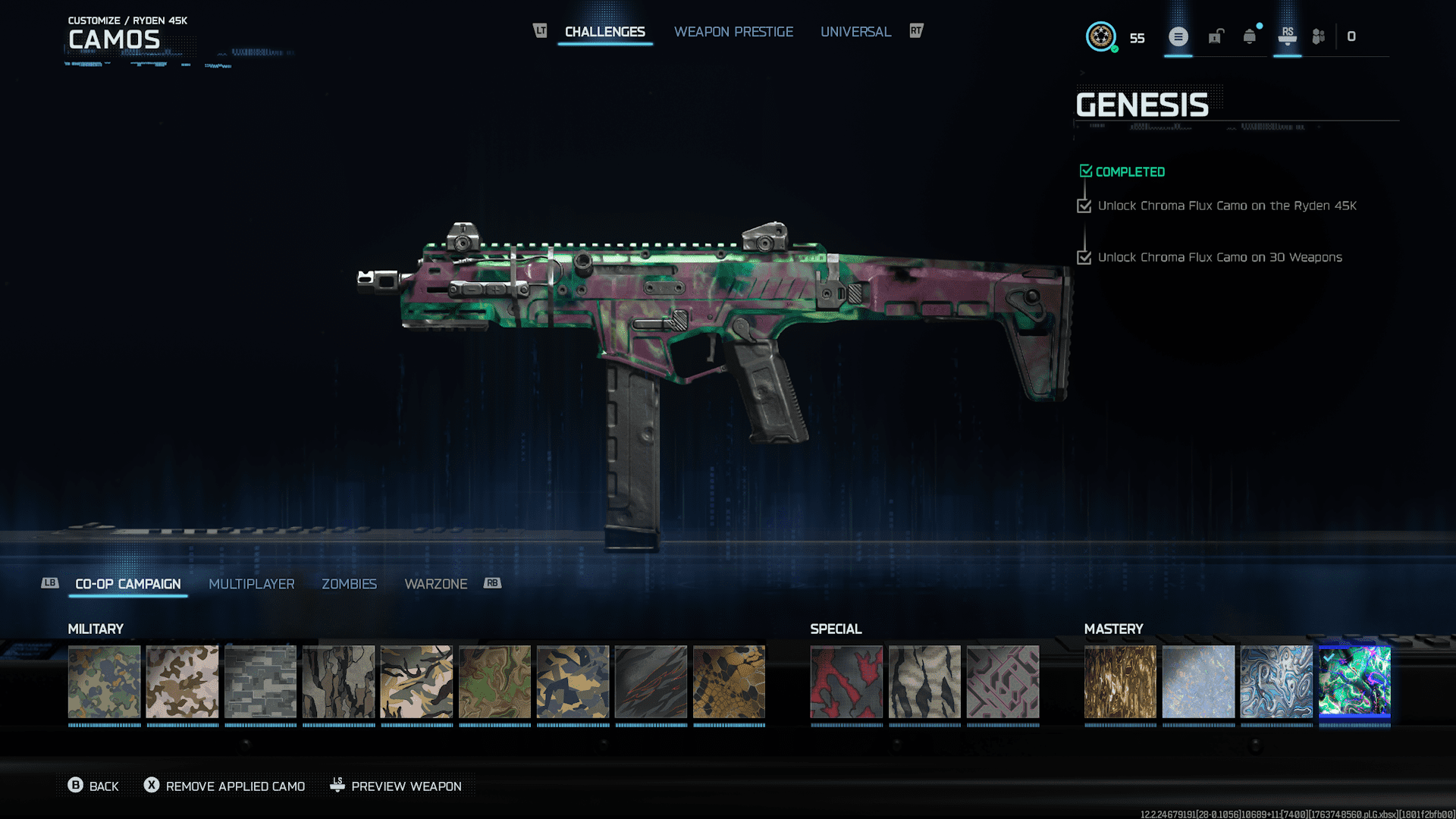The height and width of the screenshot is (819, 1456).
Task: Open the three-line menu icon
Action: [x=1178, y=36]
